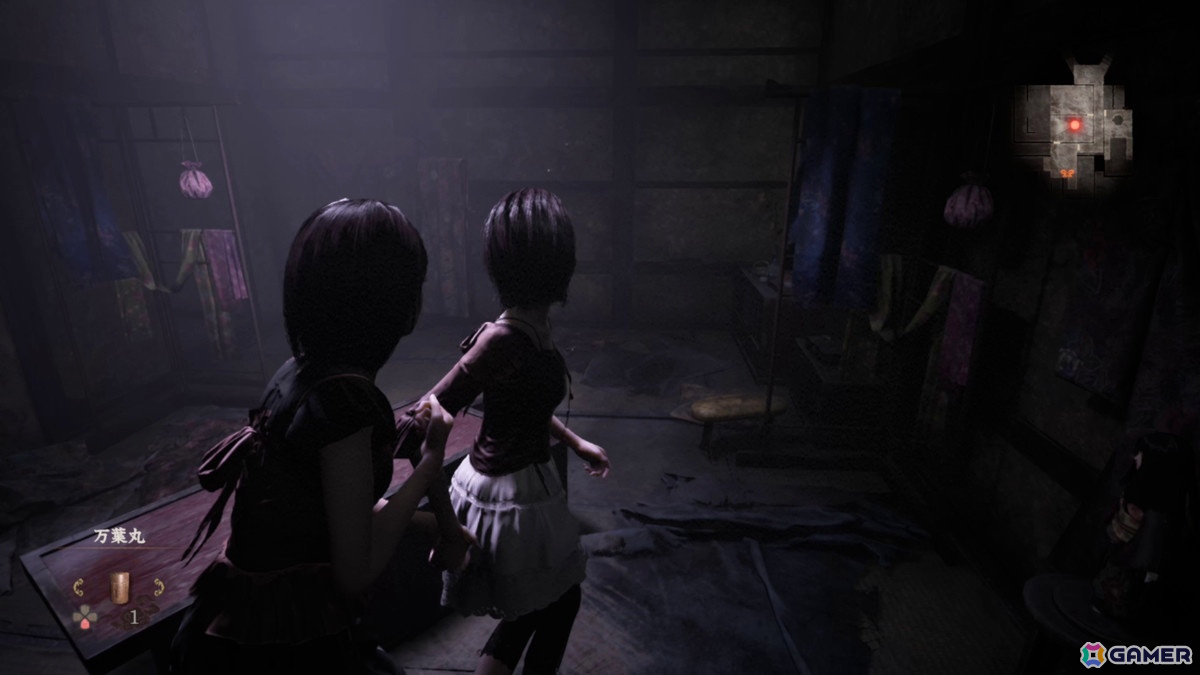Open the minimap in the corner

point(1073,125)
